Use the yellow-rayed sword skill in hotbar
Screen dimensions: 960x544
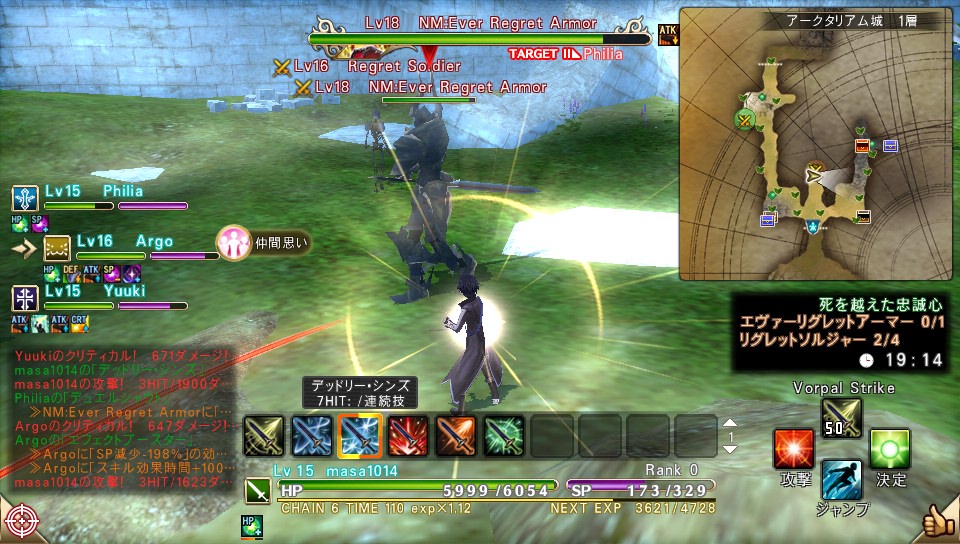[x=263, y=435]
